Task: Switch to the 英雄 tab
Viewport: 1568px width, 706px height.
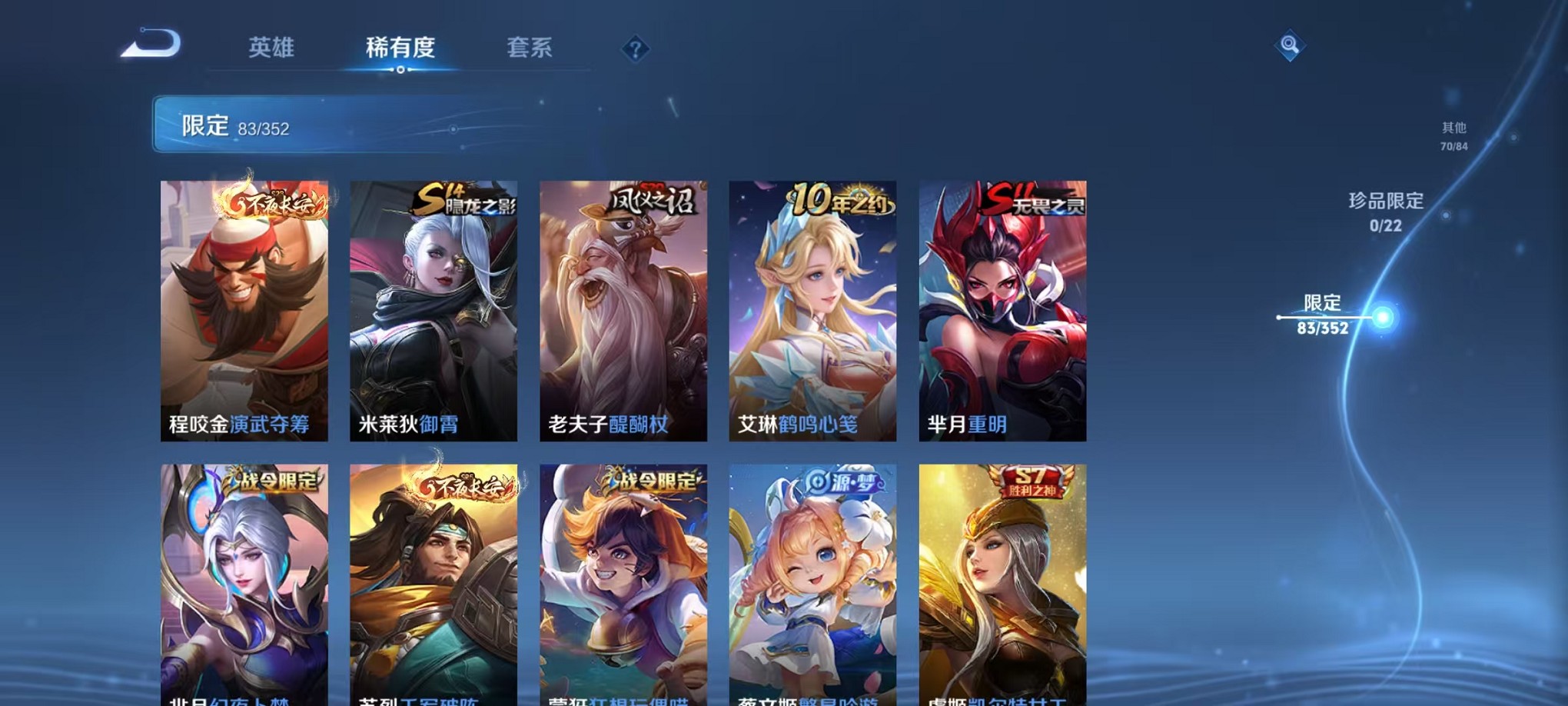Action: tap(273, 46)
